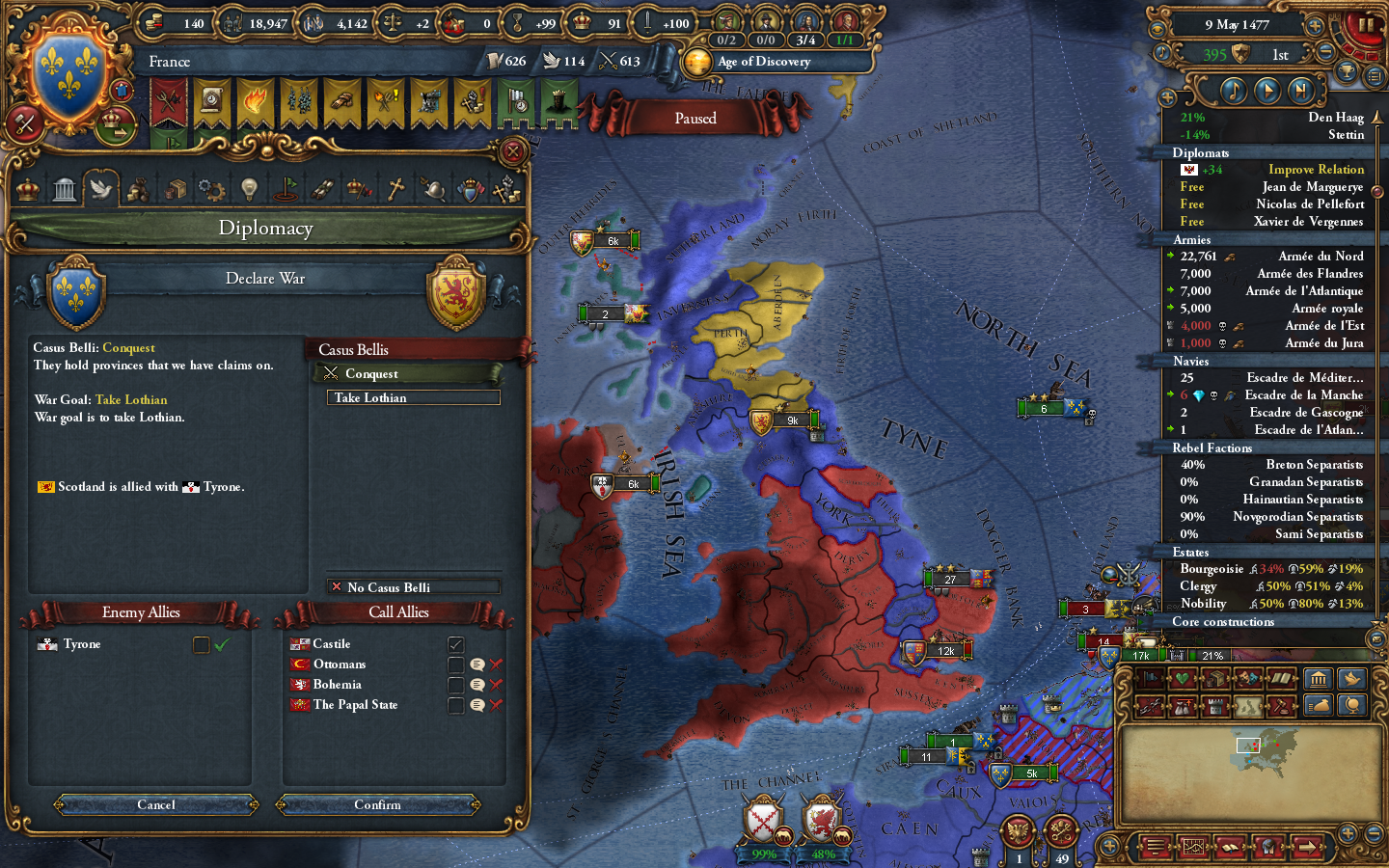
Task: Confirm the war declaration on Scotland
Action: pyautogui.click(x=378, y=805)
